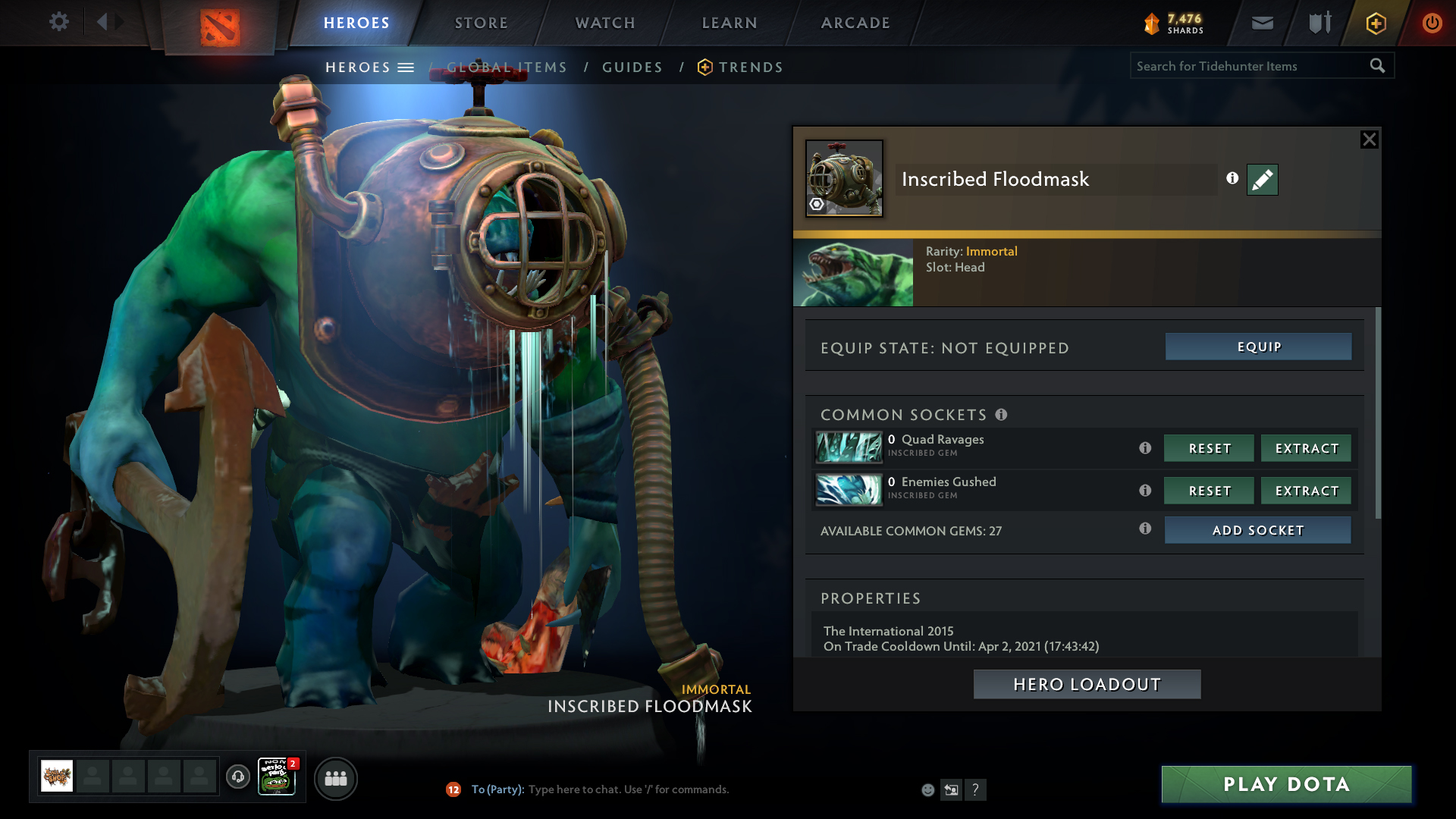The image size is (1456, 819).
Task: Open the Dota logo home dashboard
Action: point(220,27)
